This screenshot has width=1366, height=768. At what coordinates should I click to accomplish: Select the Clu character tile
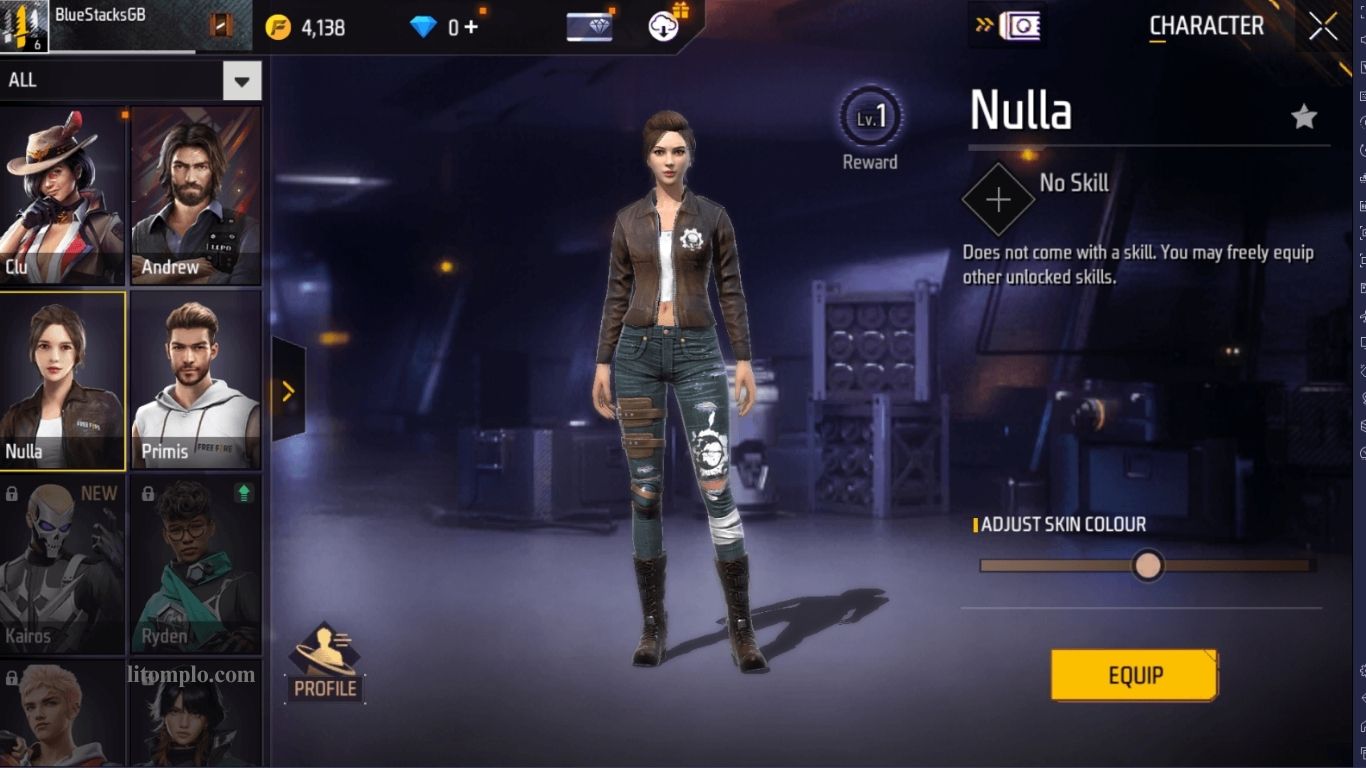pos(63,196)
